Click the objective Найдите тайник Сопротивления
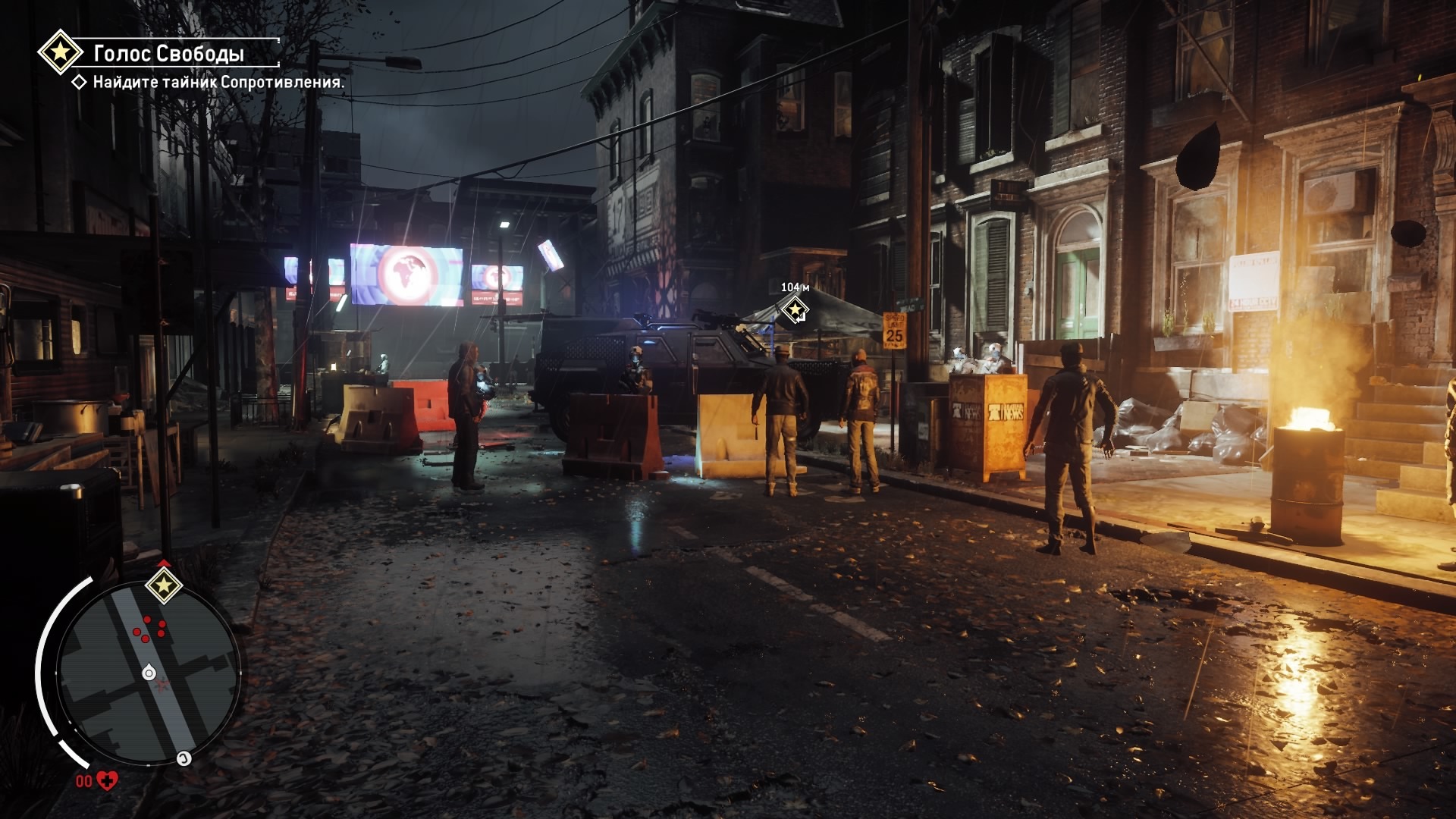The width and height of the screenshot is (1456, 819). (218, 82)
